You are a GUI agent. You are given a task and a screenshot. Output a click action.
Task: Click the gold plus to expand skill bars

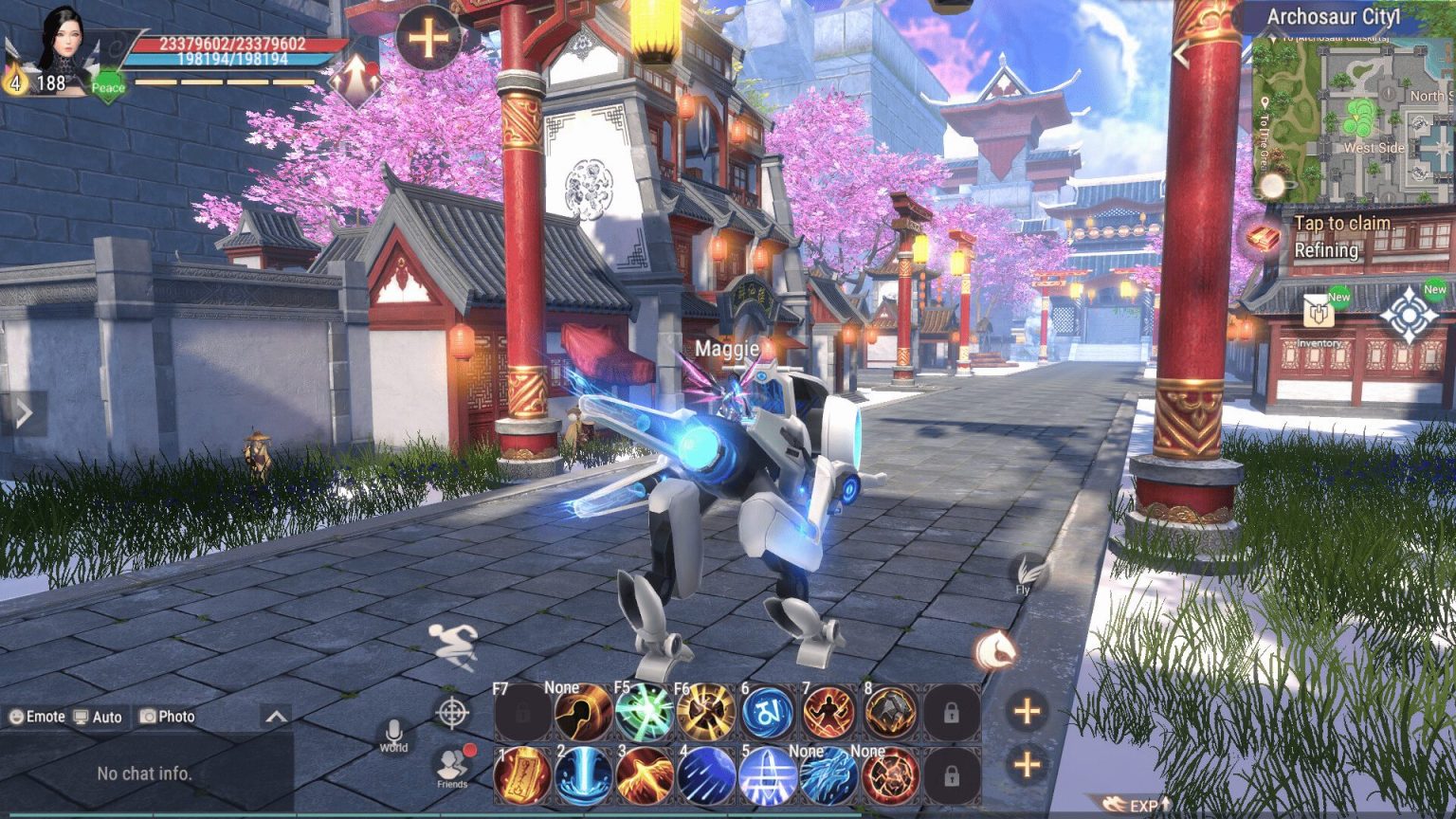(x=1029, y=709)
